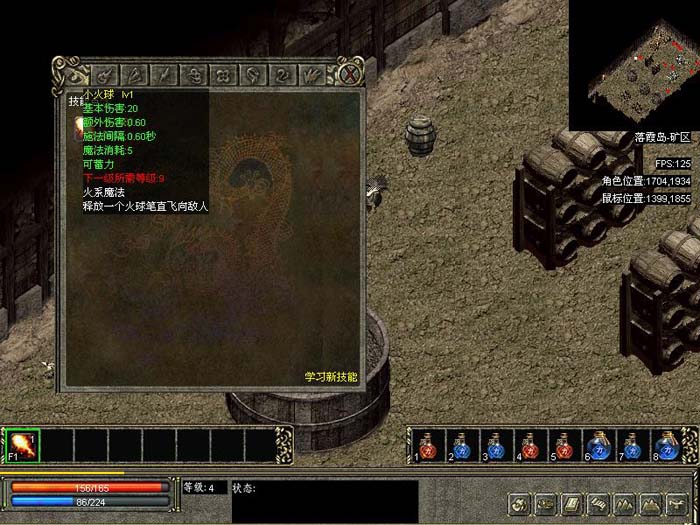Select the small fireball skill icon in the list
700x525 pixels.
point(78,126)
